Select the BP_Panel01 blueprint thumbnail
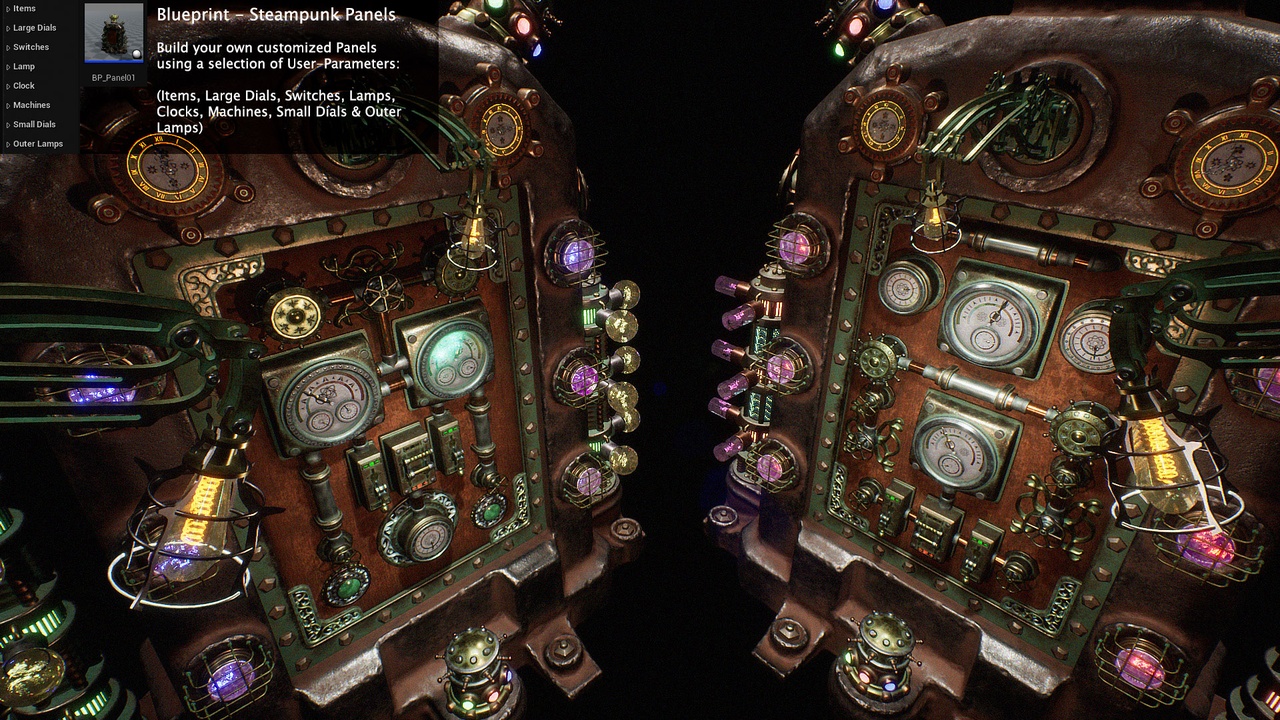The height and width of the screenshot is (720, 1280). click(113, 33)
